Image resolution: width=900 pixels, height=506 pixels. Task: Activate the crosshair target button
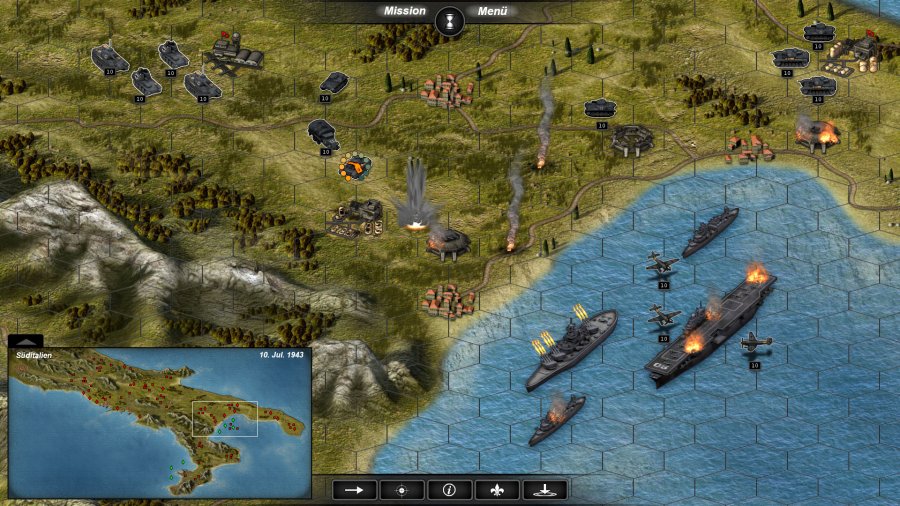(402, 490)
